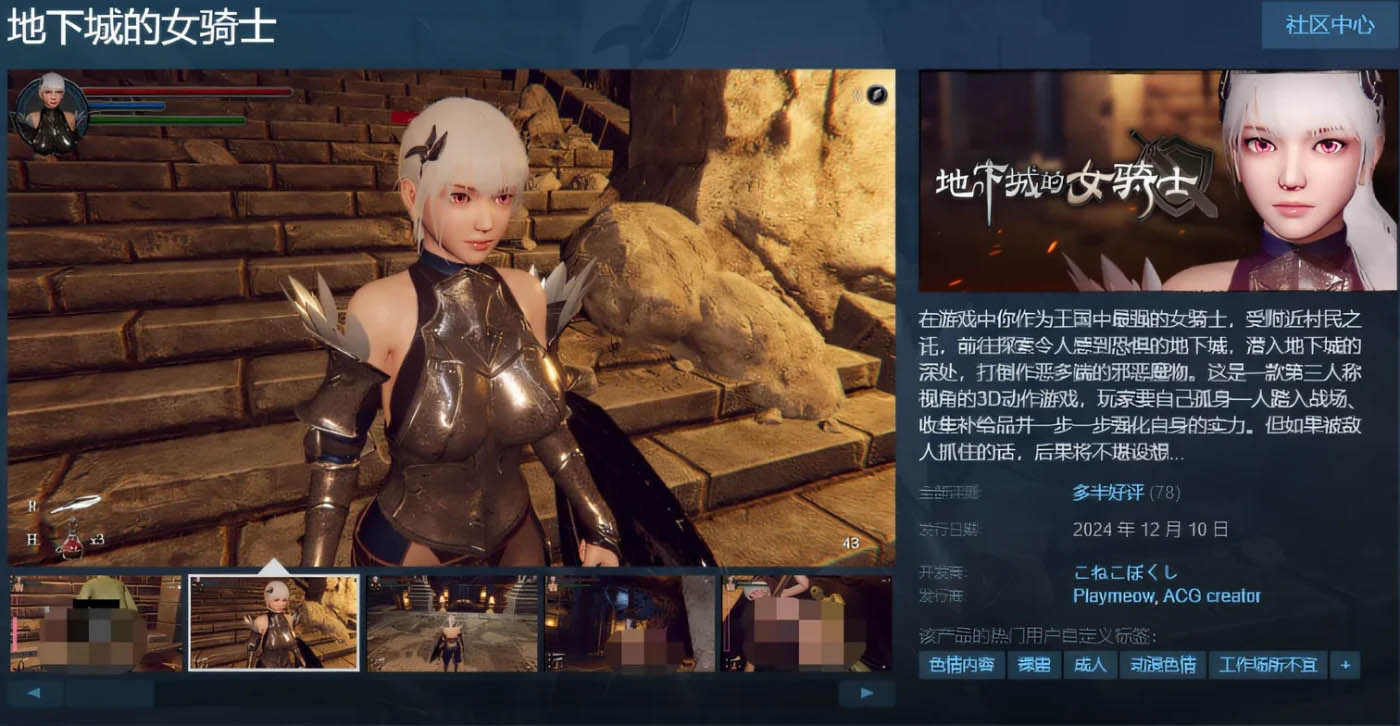Open the dungeon hall screenshot thumbnail
The height and width of the screenshot is (726, 1400).
coord(450,620)
